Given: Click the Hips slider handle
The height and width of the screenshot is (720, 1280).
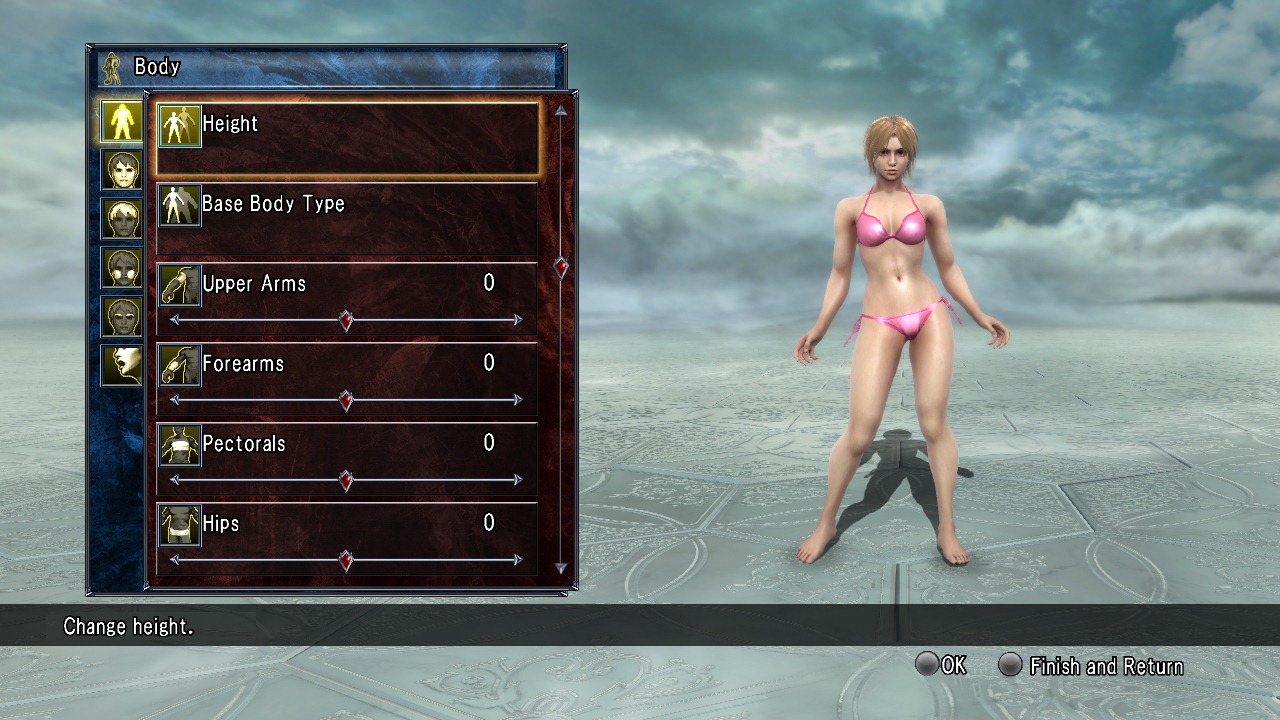Looking at the screenshot, I should pos(346,561).
